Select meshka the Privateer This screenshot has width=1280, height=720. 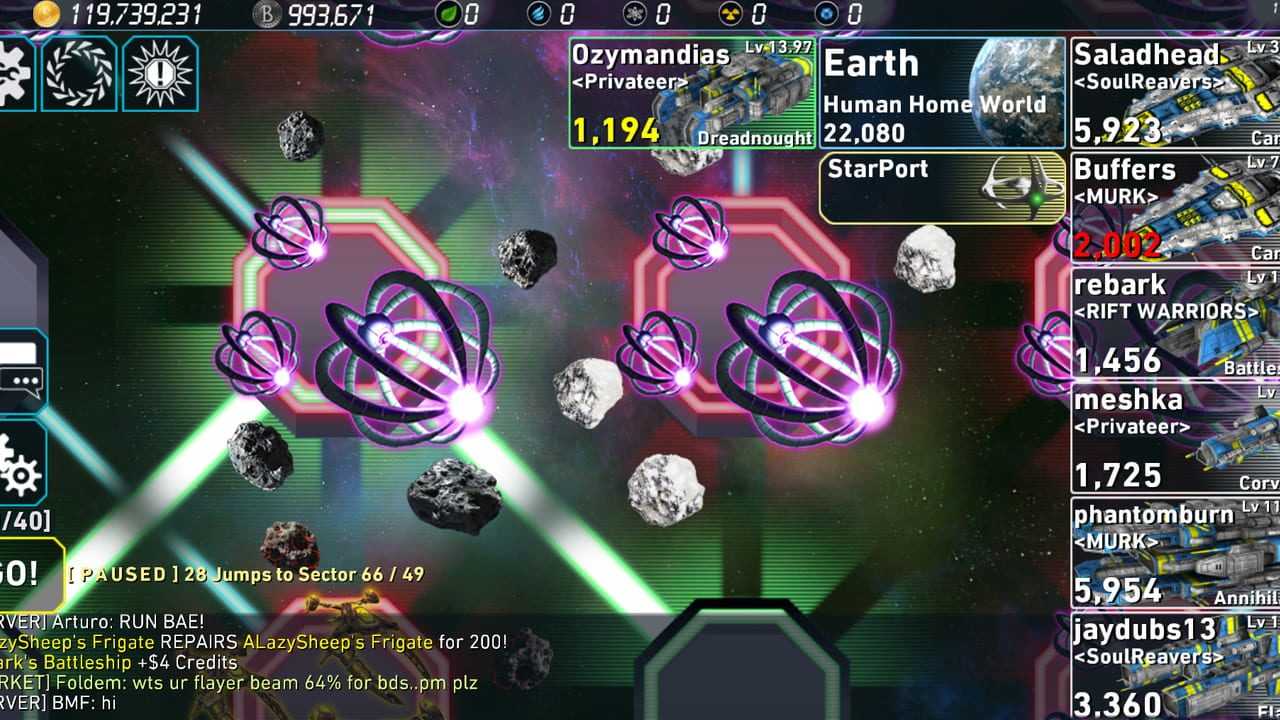pos(1175,438)
